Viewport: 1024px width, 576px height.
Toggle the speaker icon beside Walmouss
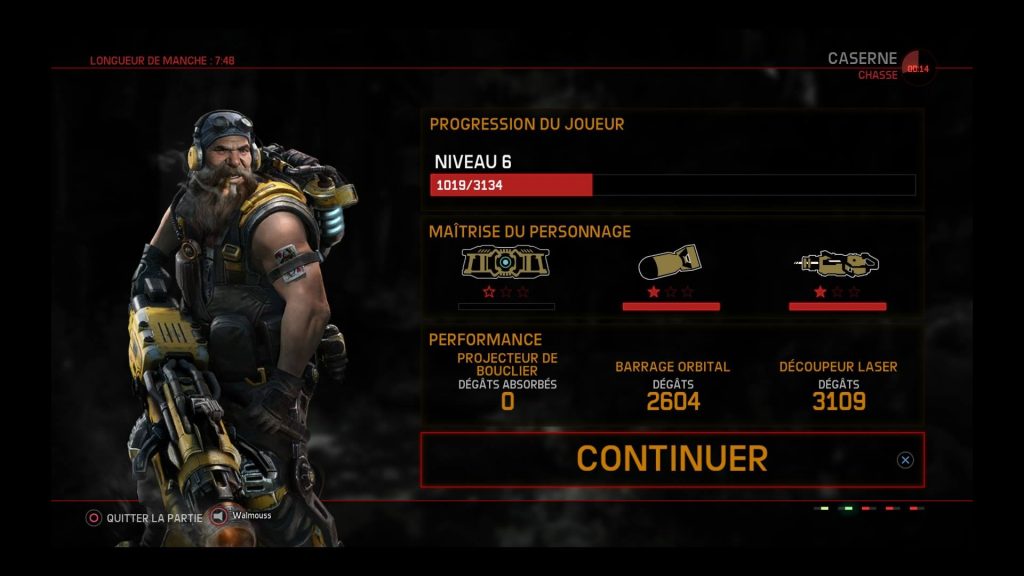219,517
